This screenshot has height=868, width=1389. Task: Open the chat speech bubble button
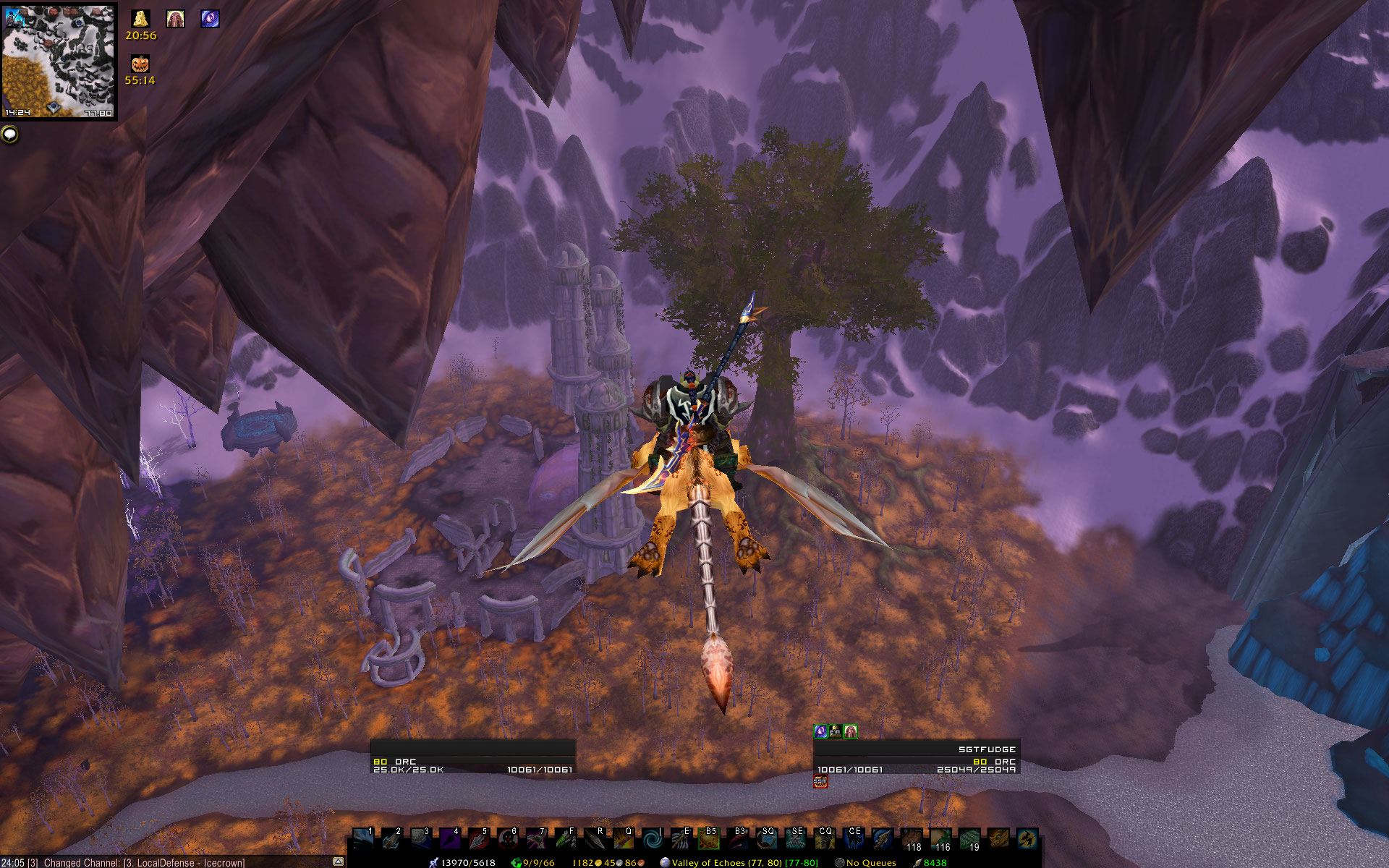[x=9, y=134]
